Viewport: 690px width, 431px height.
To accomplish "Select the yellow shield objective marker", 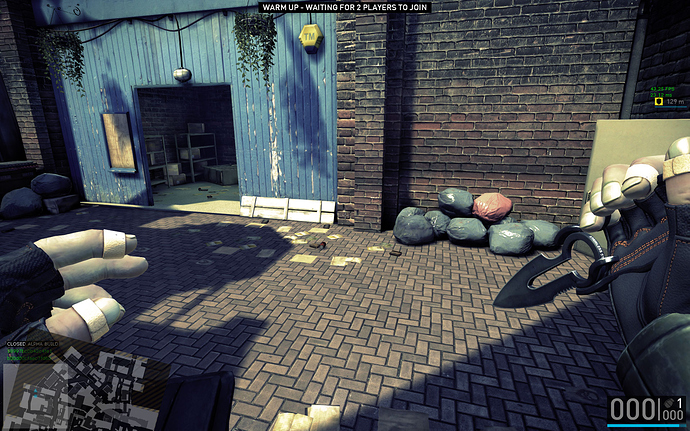I will 657,102.
